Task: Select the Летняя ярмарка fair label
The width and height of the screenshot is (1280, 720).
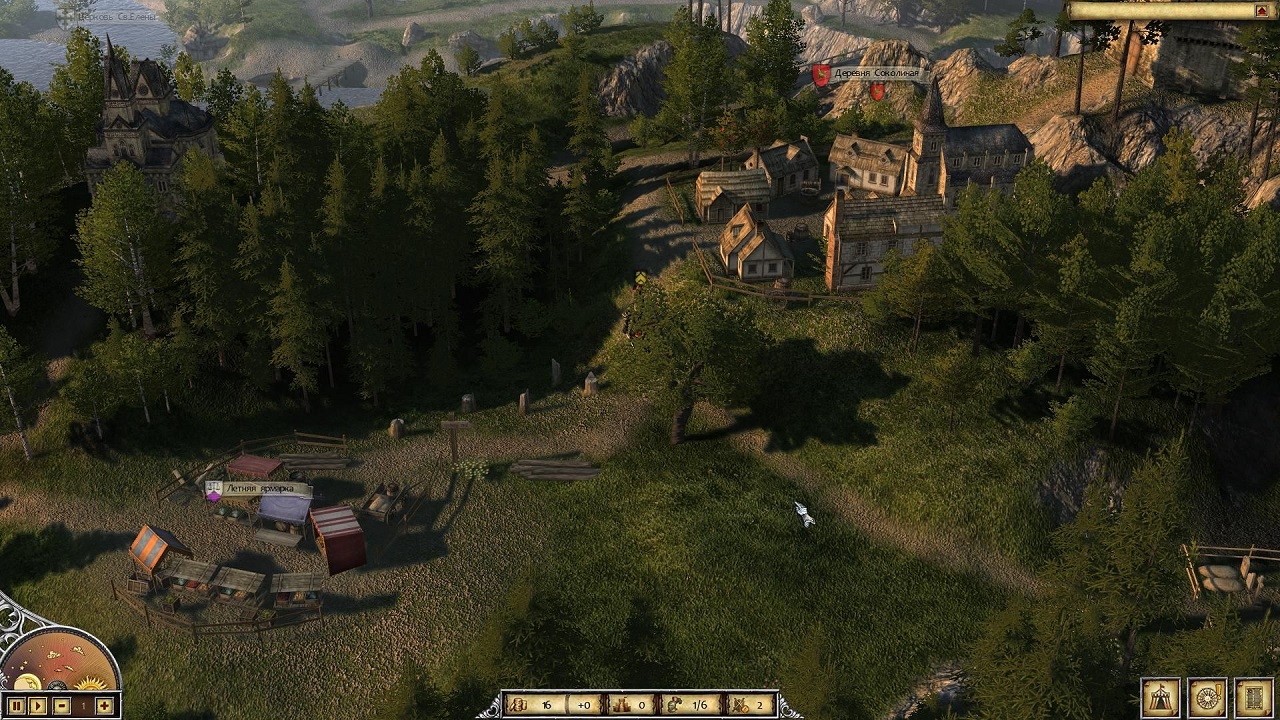Action: pos(258,489)
